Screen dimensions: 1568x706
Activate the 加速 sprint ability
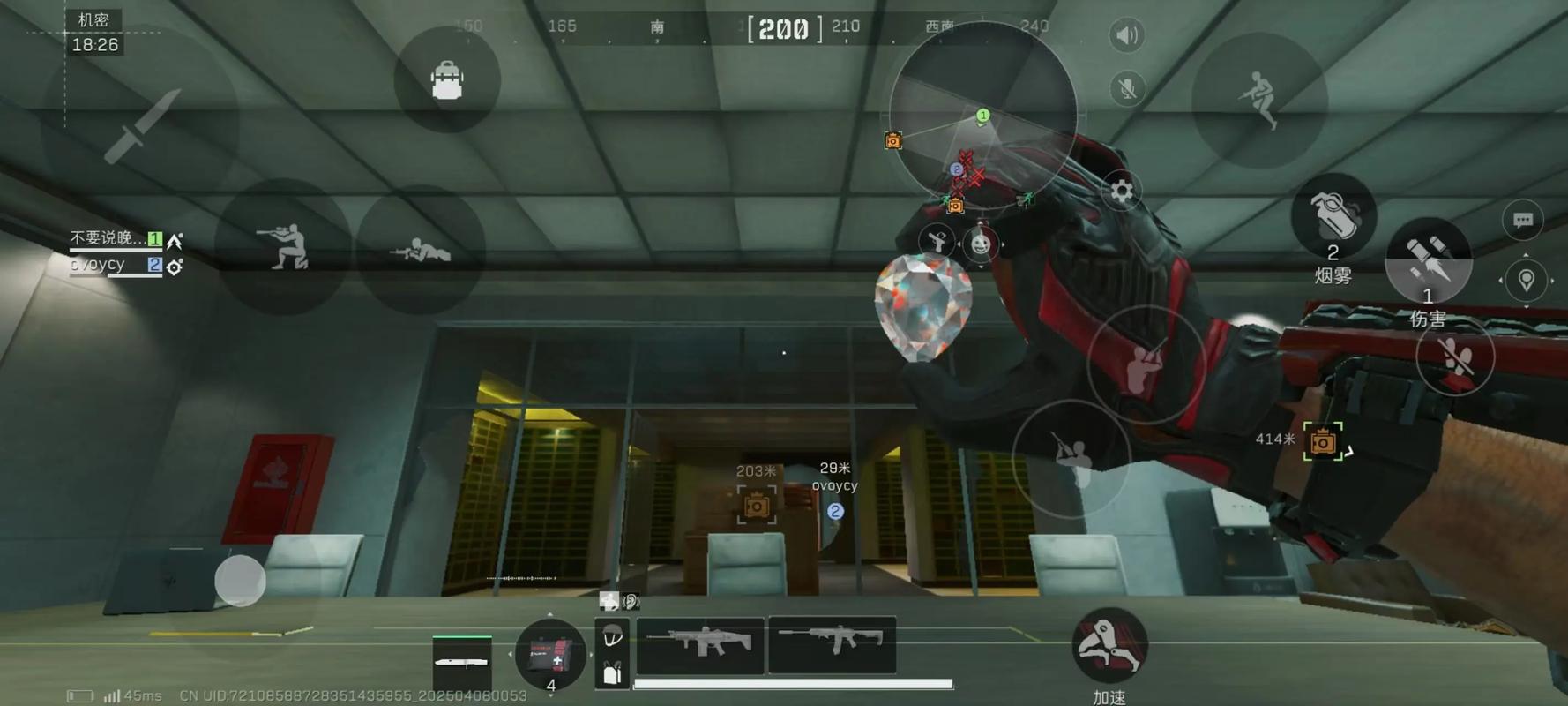coord(1109,647)
